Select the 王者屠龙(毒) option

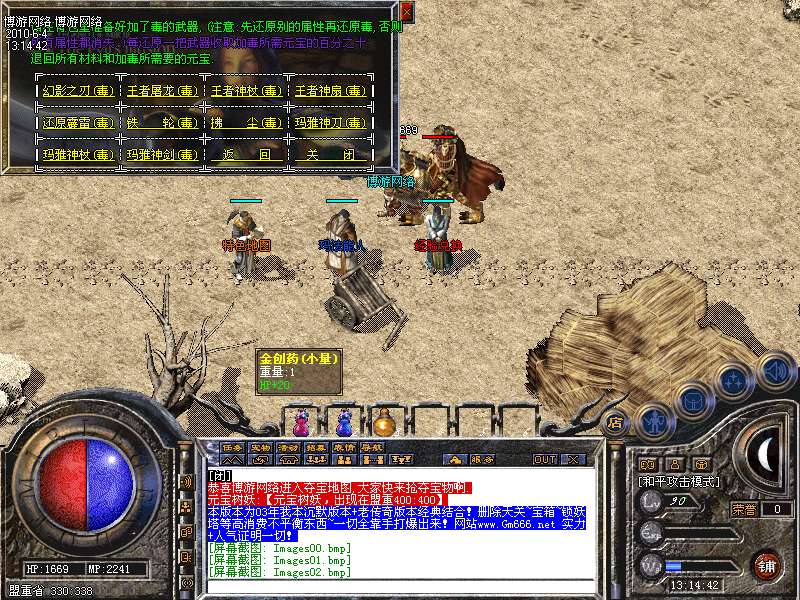[x=160, y=91]
